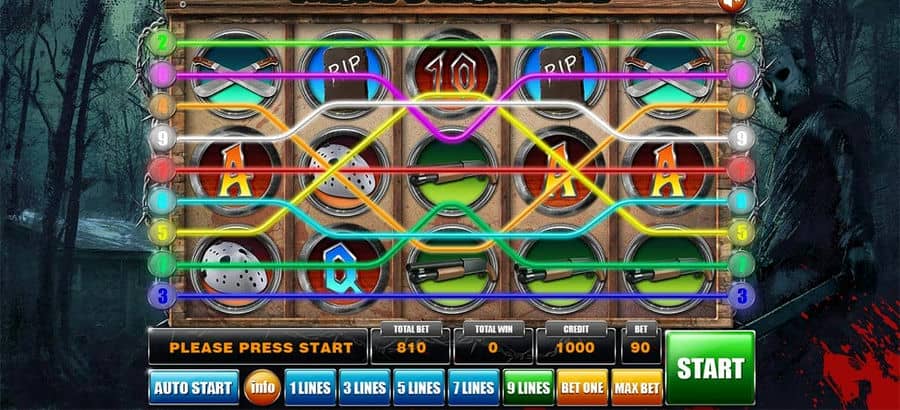Activate AUTO START mode
The height and width of the screenshot is (410, 900).
[x=194, y=387]
